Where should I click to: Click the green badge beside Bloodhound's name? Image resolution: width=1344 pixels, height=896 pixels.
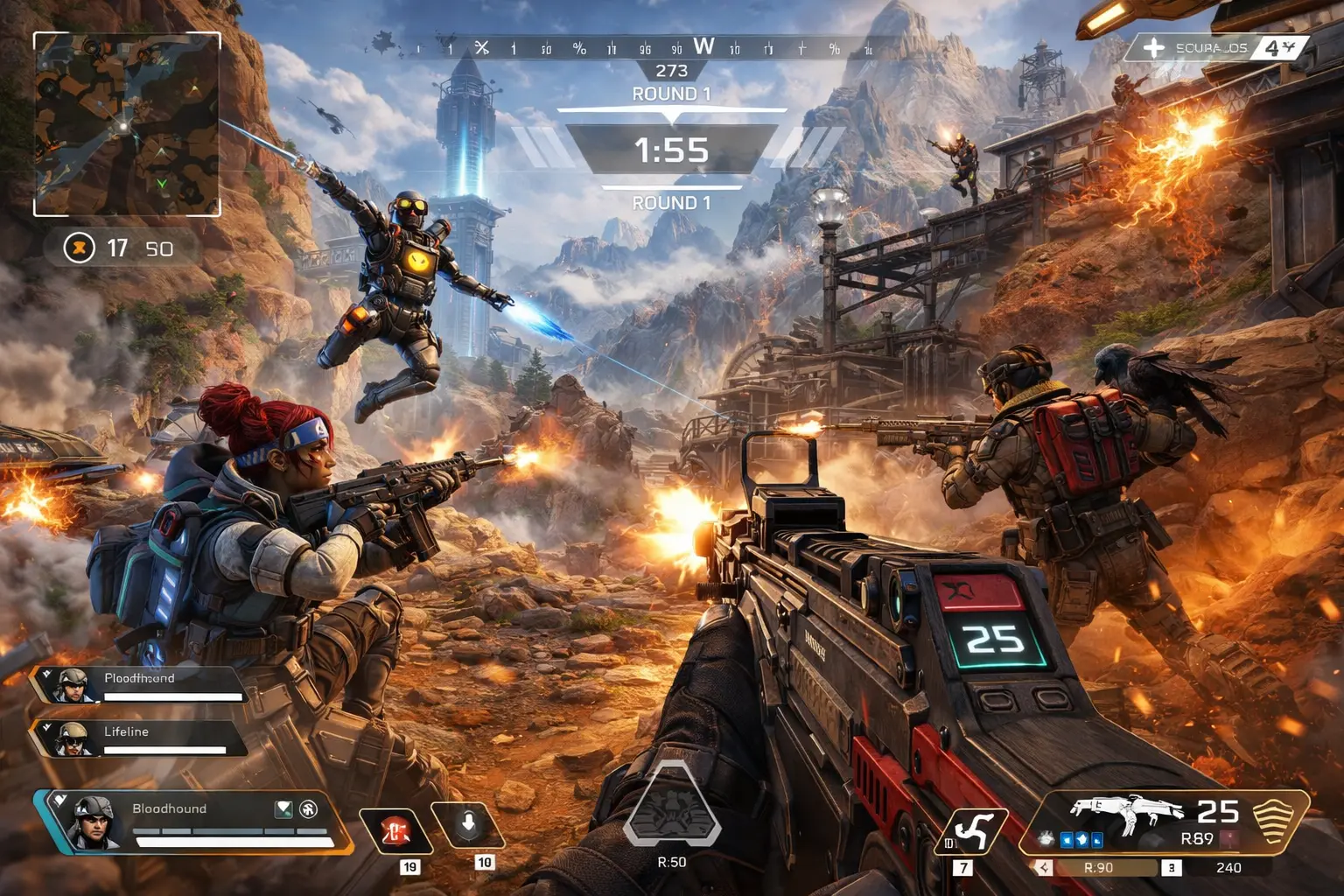point(283,809)
